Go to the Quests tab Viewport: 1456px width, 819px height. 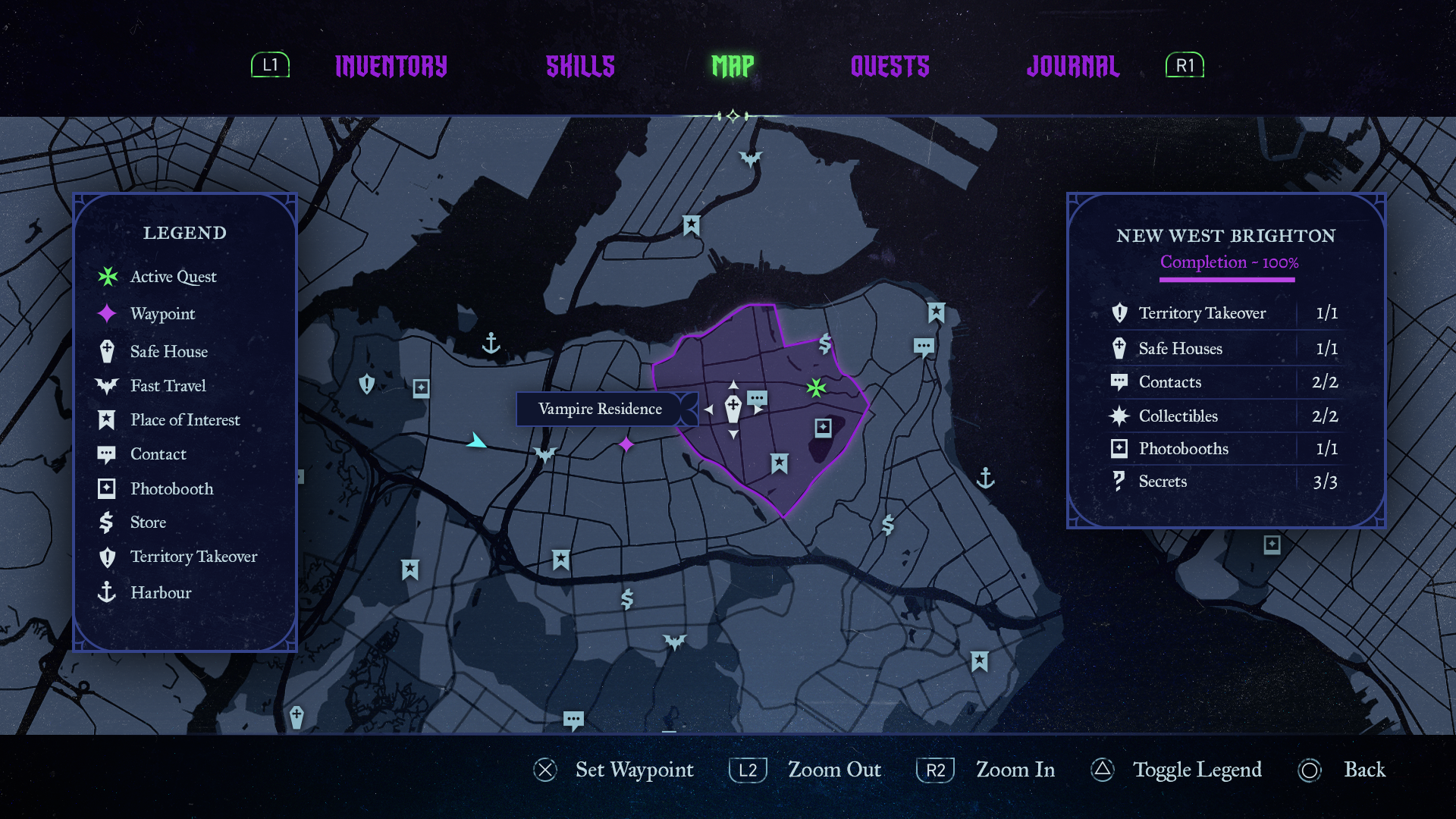tap(890, 67)
